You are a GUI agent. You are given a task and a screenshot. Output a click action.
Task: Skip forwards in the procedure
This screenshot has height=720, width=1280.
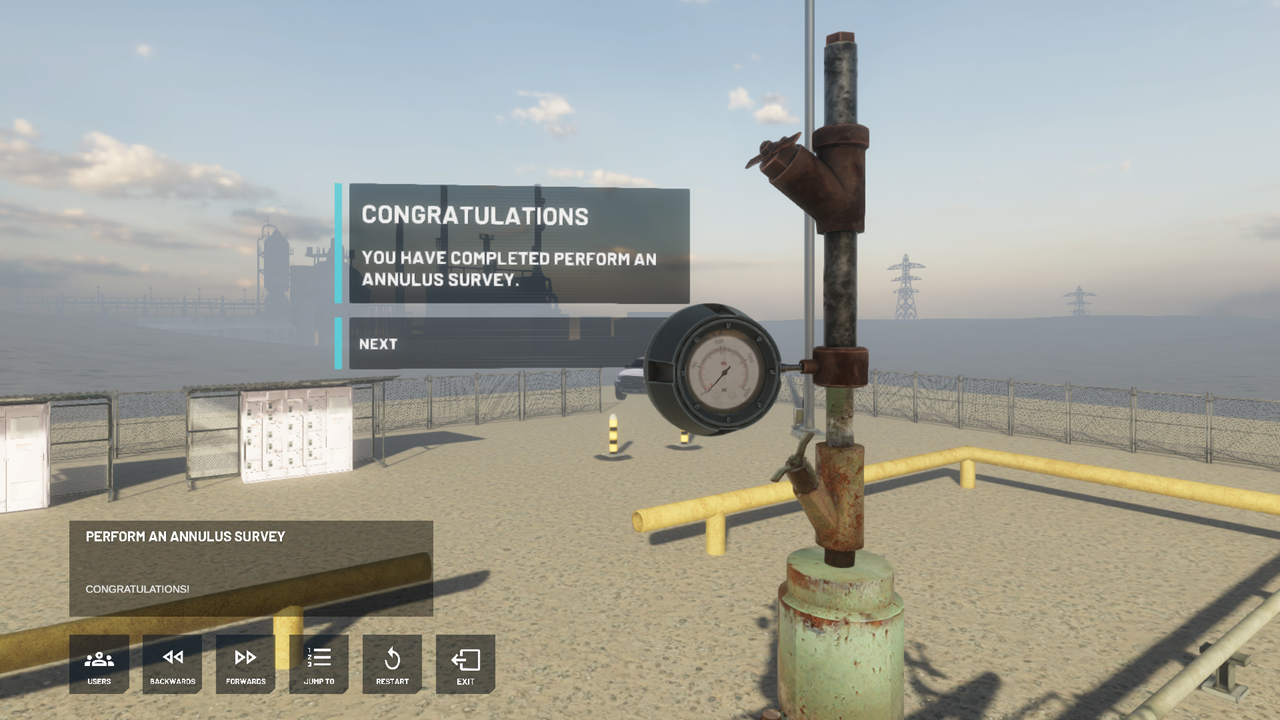[245, 664]
